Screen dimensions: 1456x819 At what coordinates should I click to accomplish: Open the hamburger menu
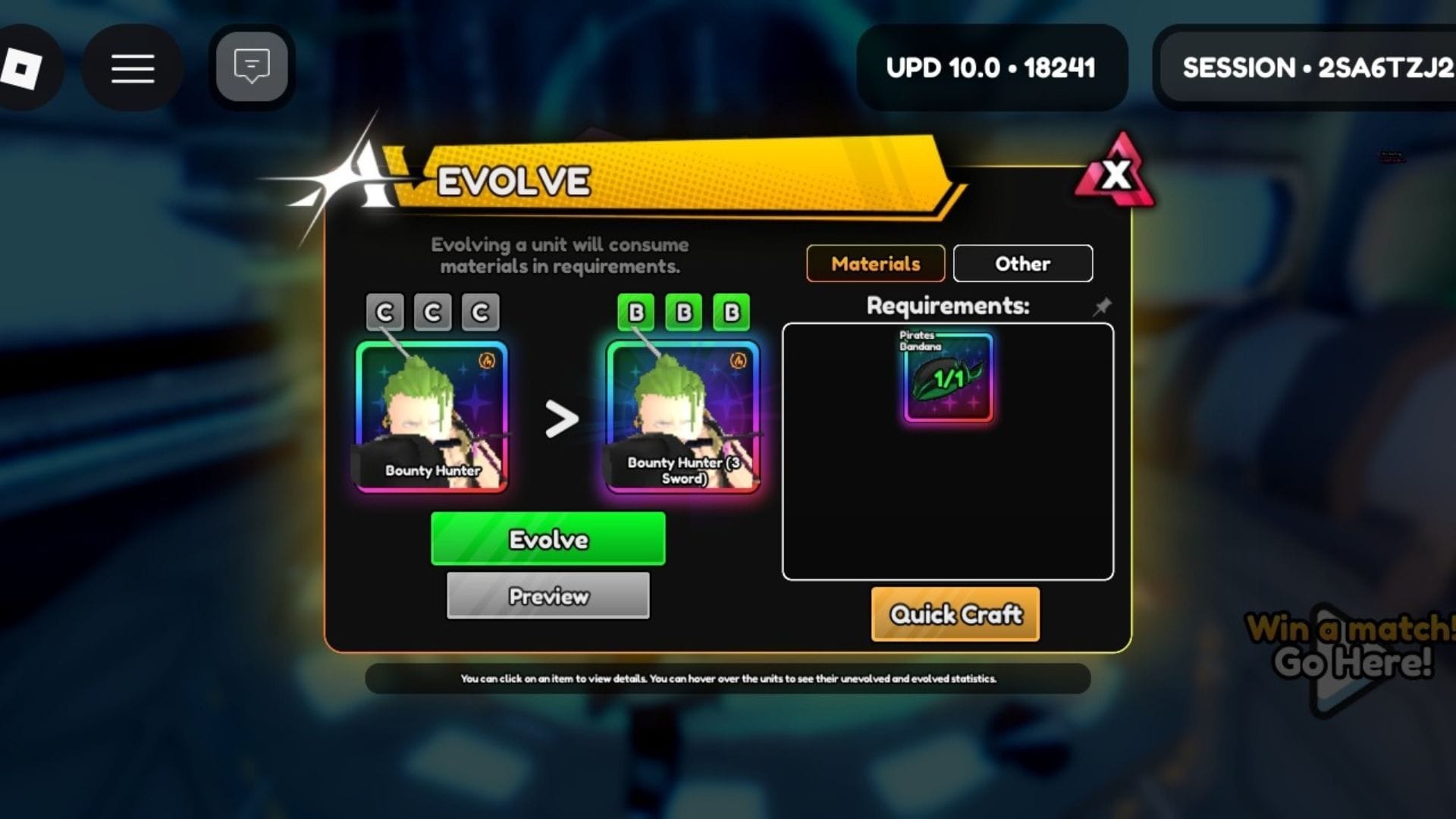[x=131, y=67]
